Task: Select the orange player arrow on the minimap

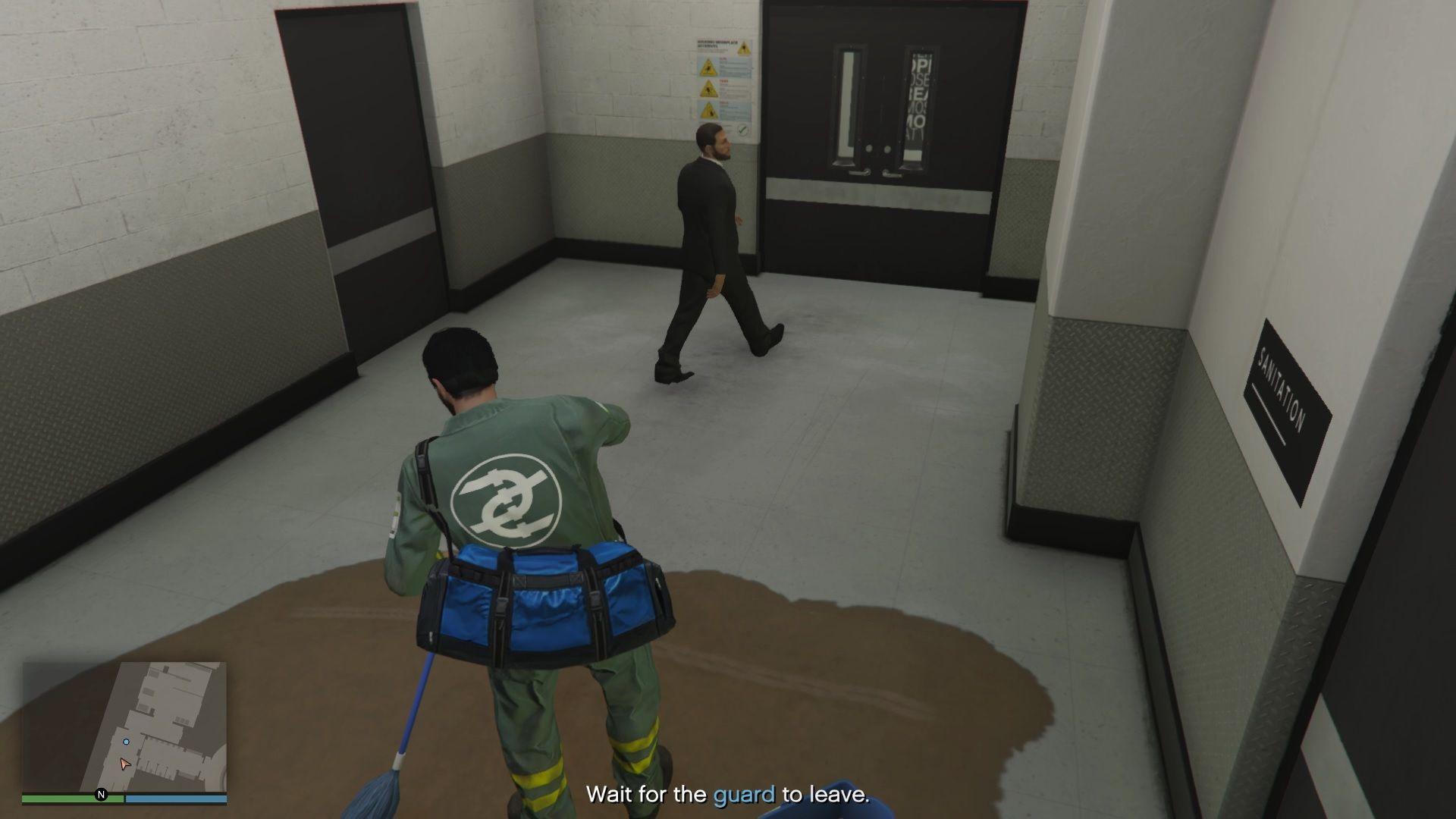Action: (124, 764)
